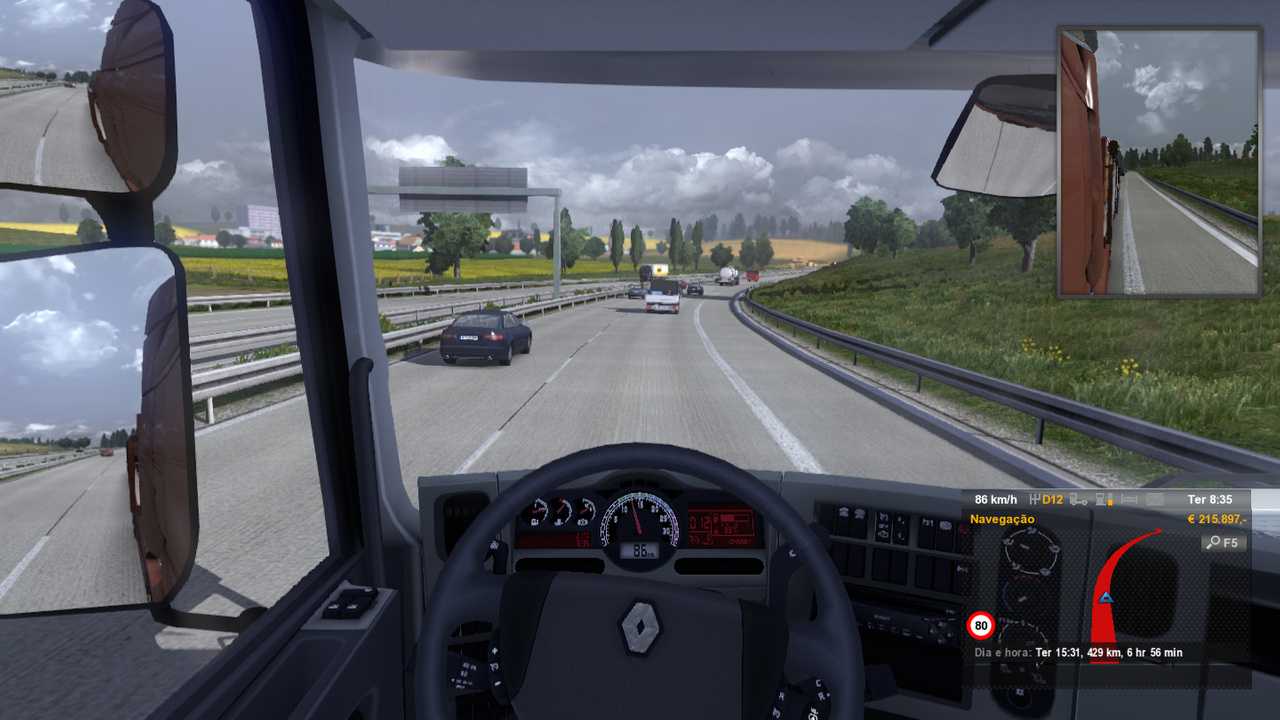Zoom the navigation map with the magnifier button
The height and width of the screenshot is (720, 1280).
click(1223, 543)
